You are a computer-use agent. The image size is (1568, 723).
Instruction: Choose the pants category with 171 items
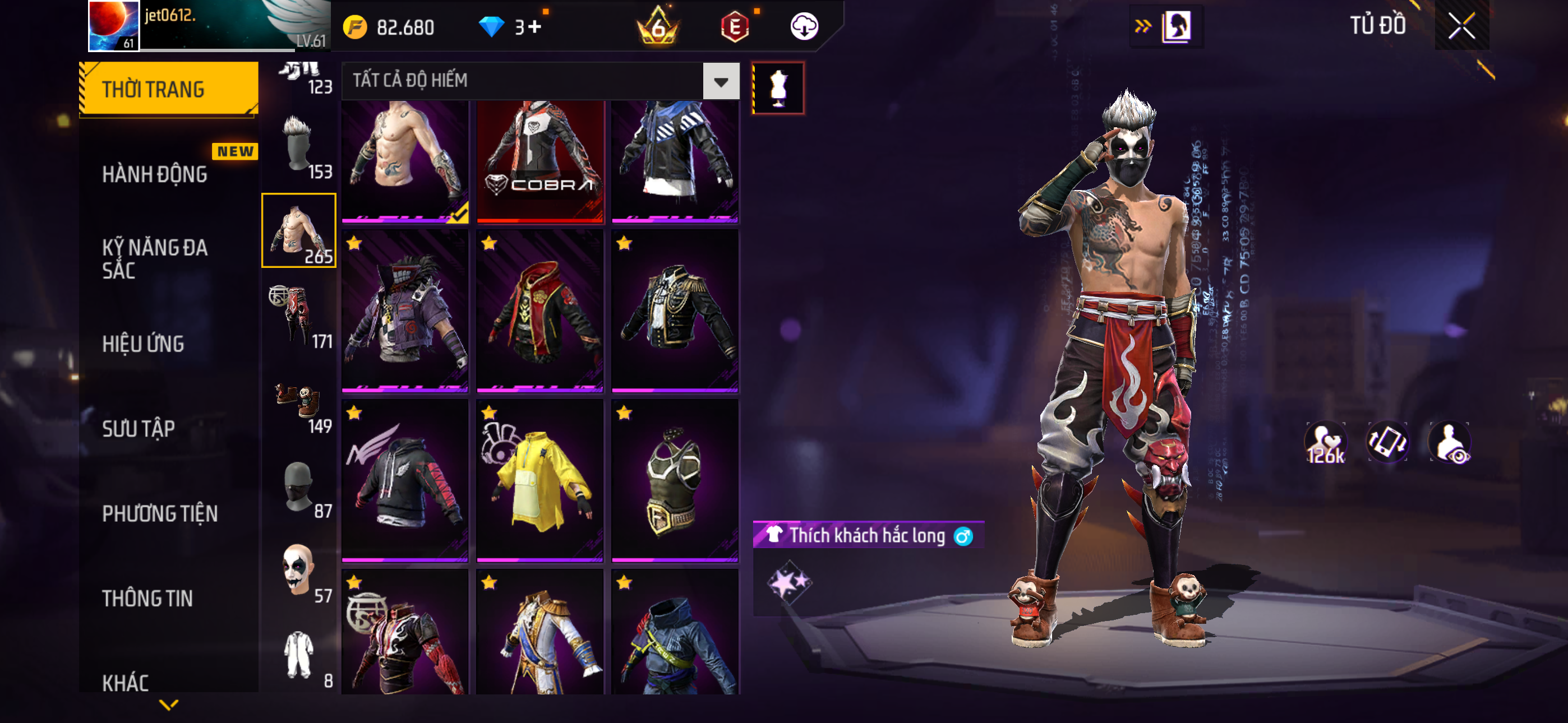pos(299,316)
